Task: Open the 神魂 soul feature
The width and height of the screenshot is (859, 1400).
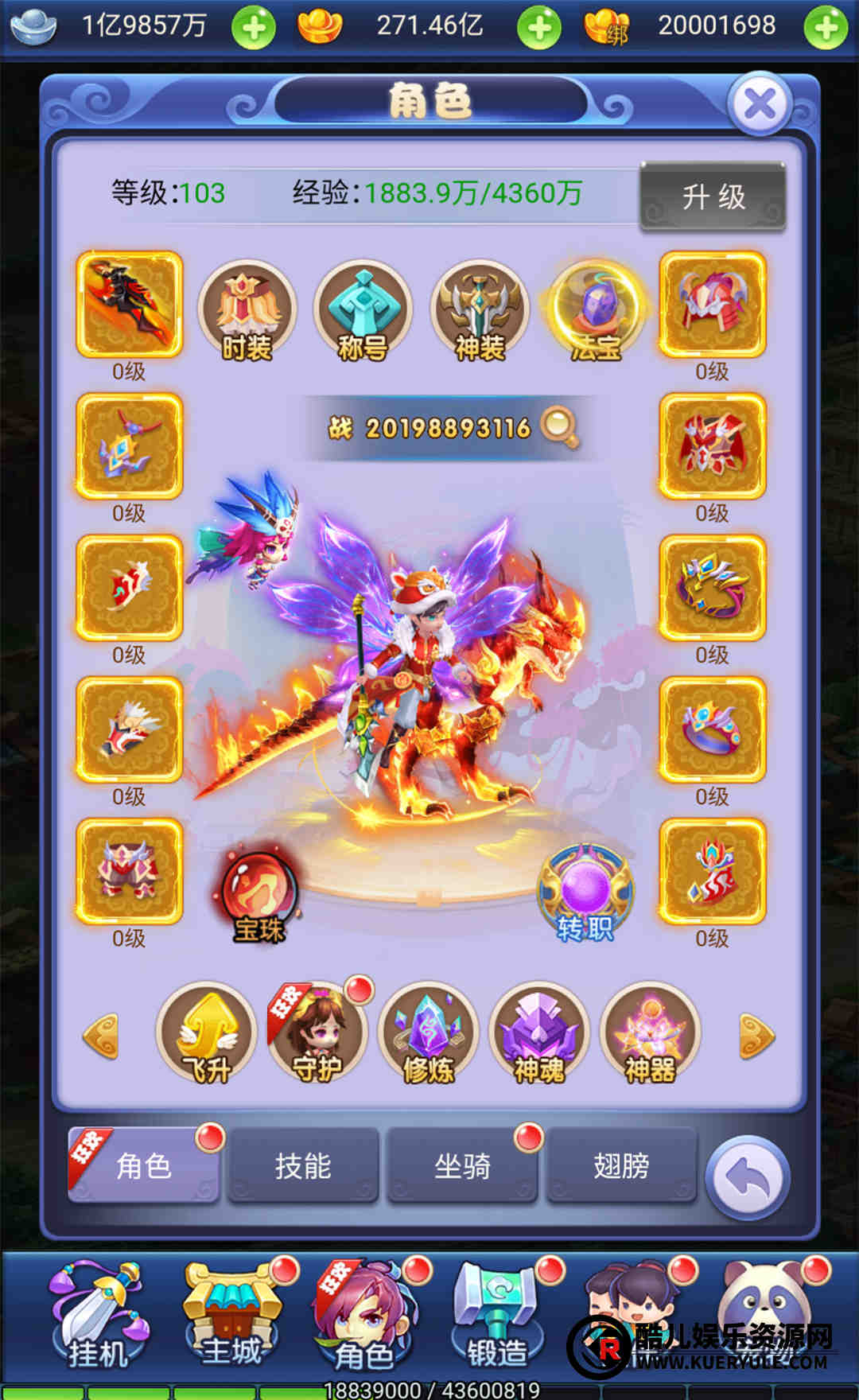Action: [539, 1034]
